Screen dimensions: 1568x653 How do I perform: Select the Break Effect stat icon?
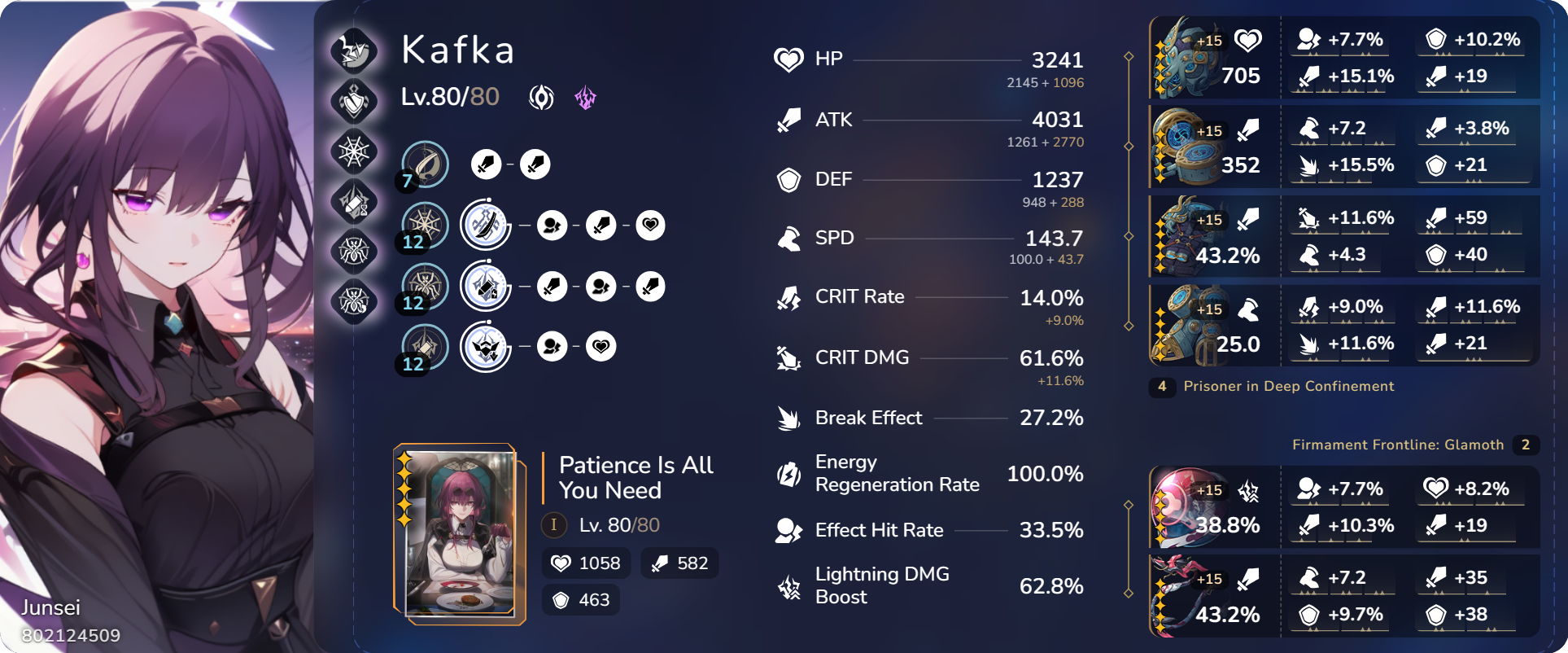[x=788, y=418]
